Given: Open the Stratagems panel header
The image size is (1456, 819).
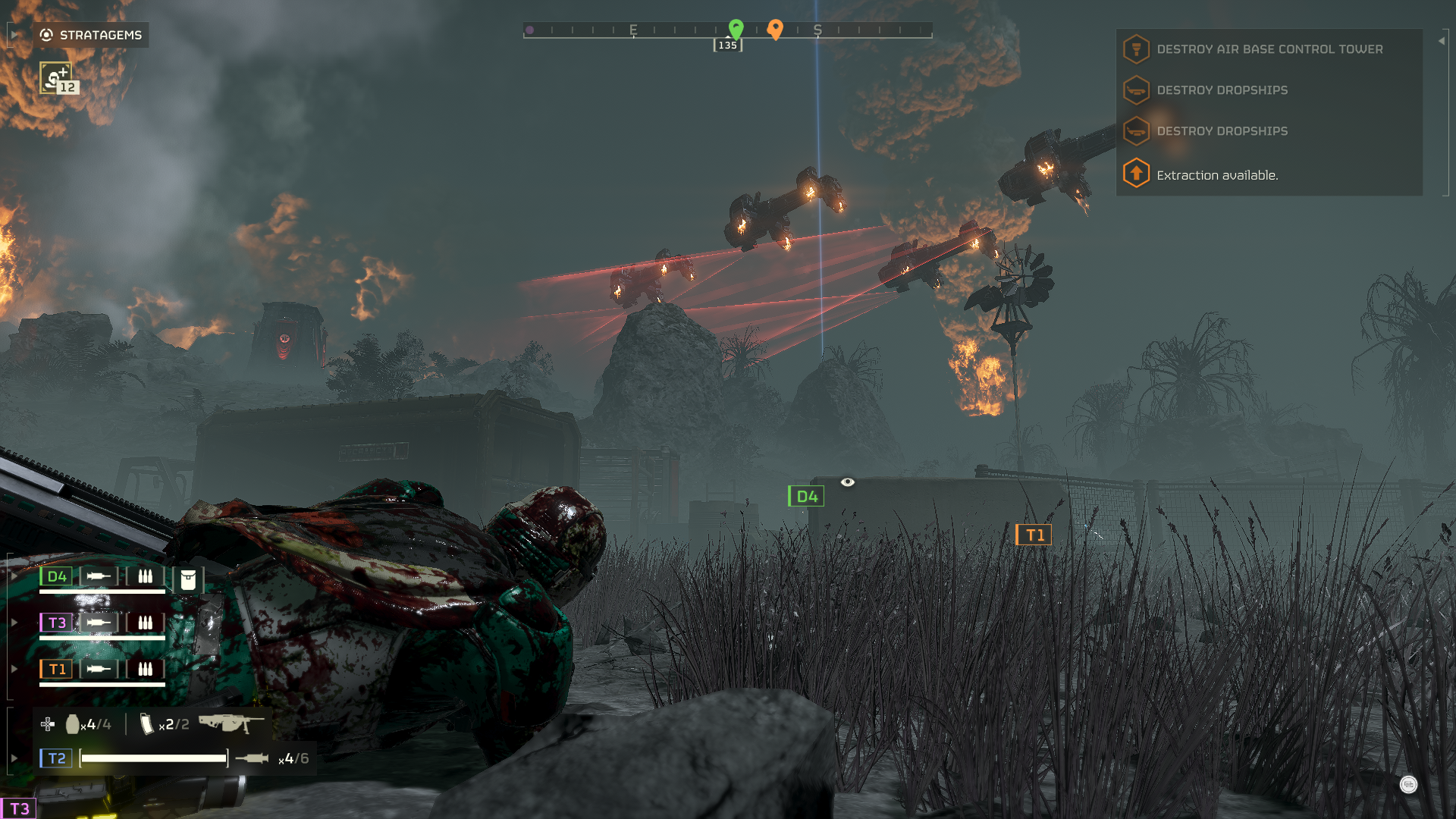Looking at the screenshot, I should [x=91, y=35].
